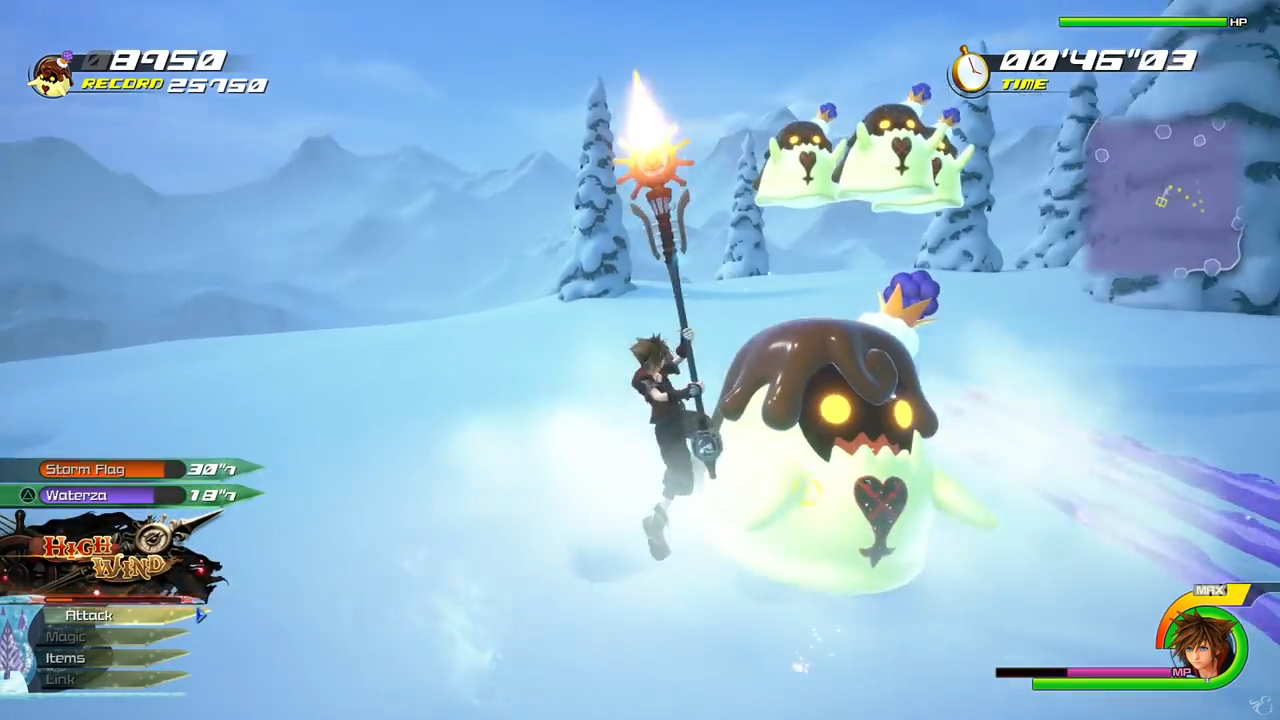This screenshot has height=720, width=1280.
Task: Select the Link command
Action: pos(60,679)
